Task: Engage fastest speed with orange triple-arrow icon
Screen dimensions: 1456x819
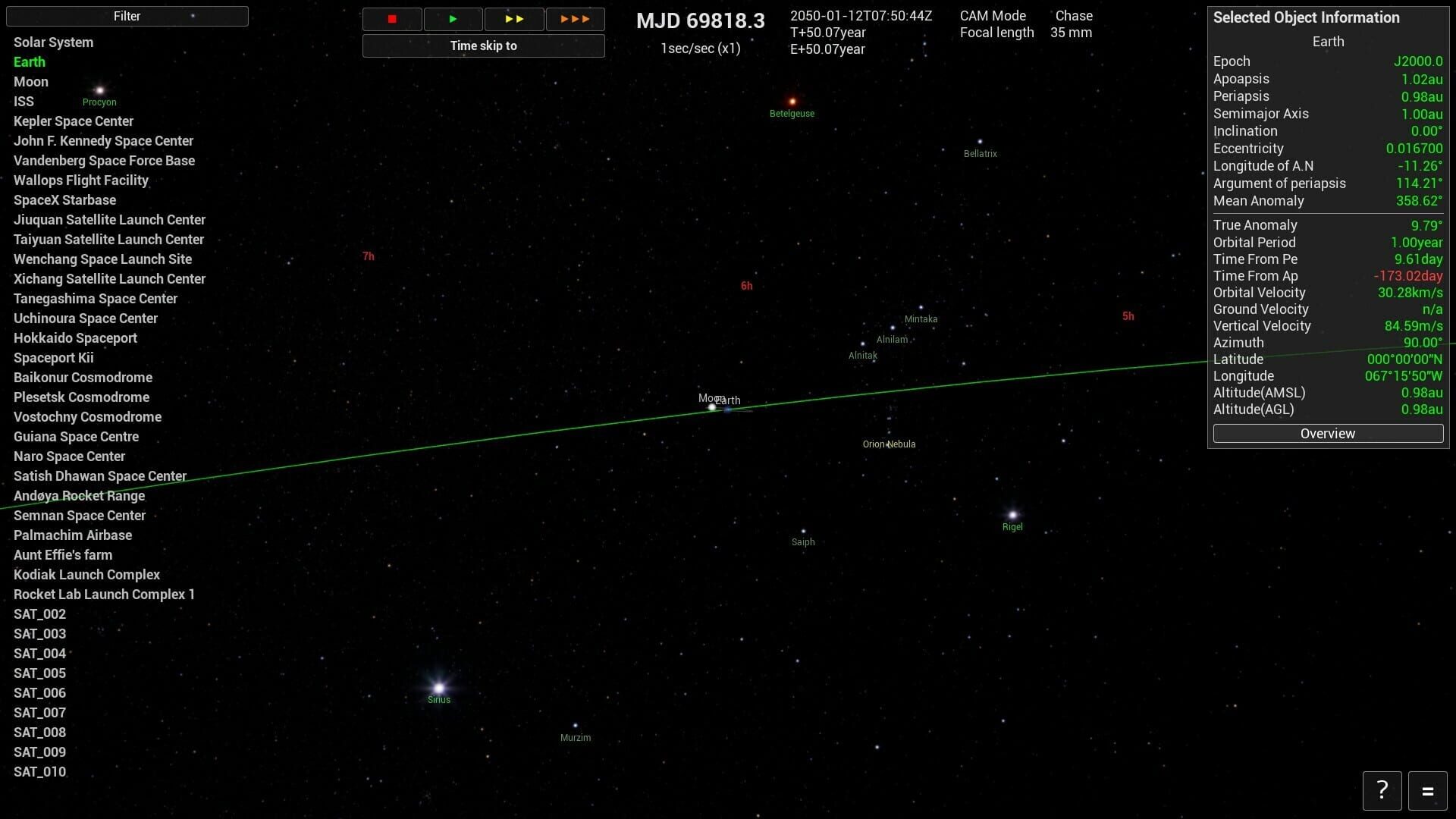Action: coord(575,19)
